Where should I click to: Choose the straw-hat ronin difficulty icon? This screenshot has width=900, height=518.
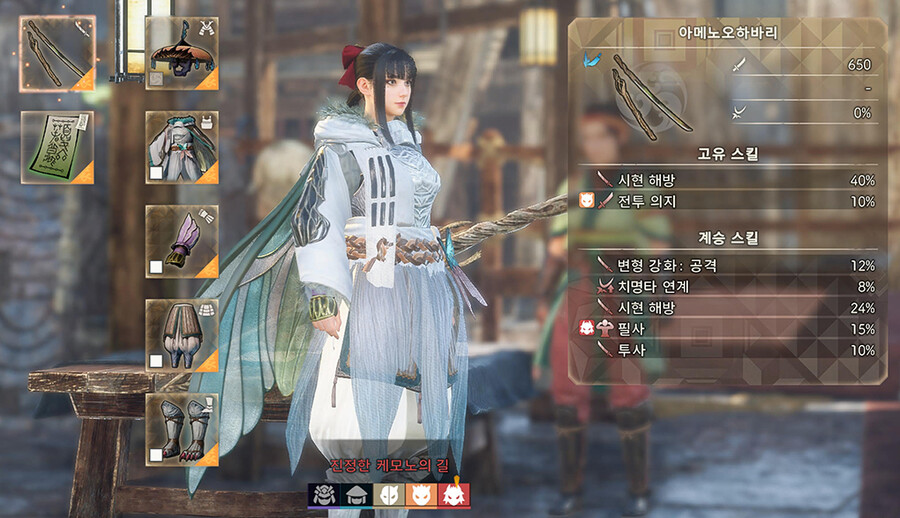pos(355,493)
